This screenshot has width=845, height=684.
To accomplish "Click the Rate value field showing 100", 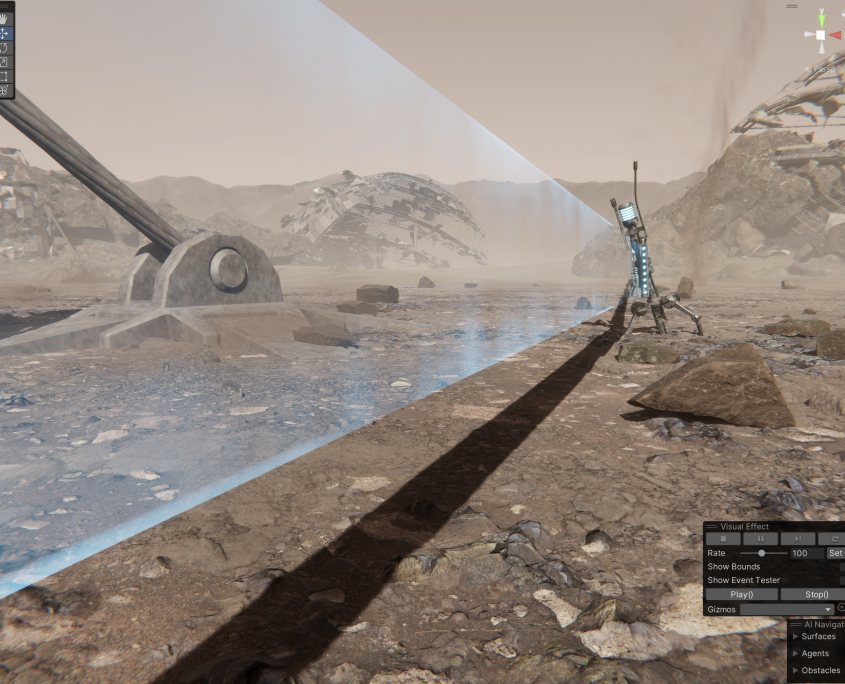I will (805, 553).
